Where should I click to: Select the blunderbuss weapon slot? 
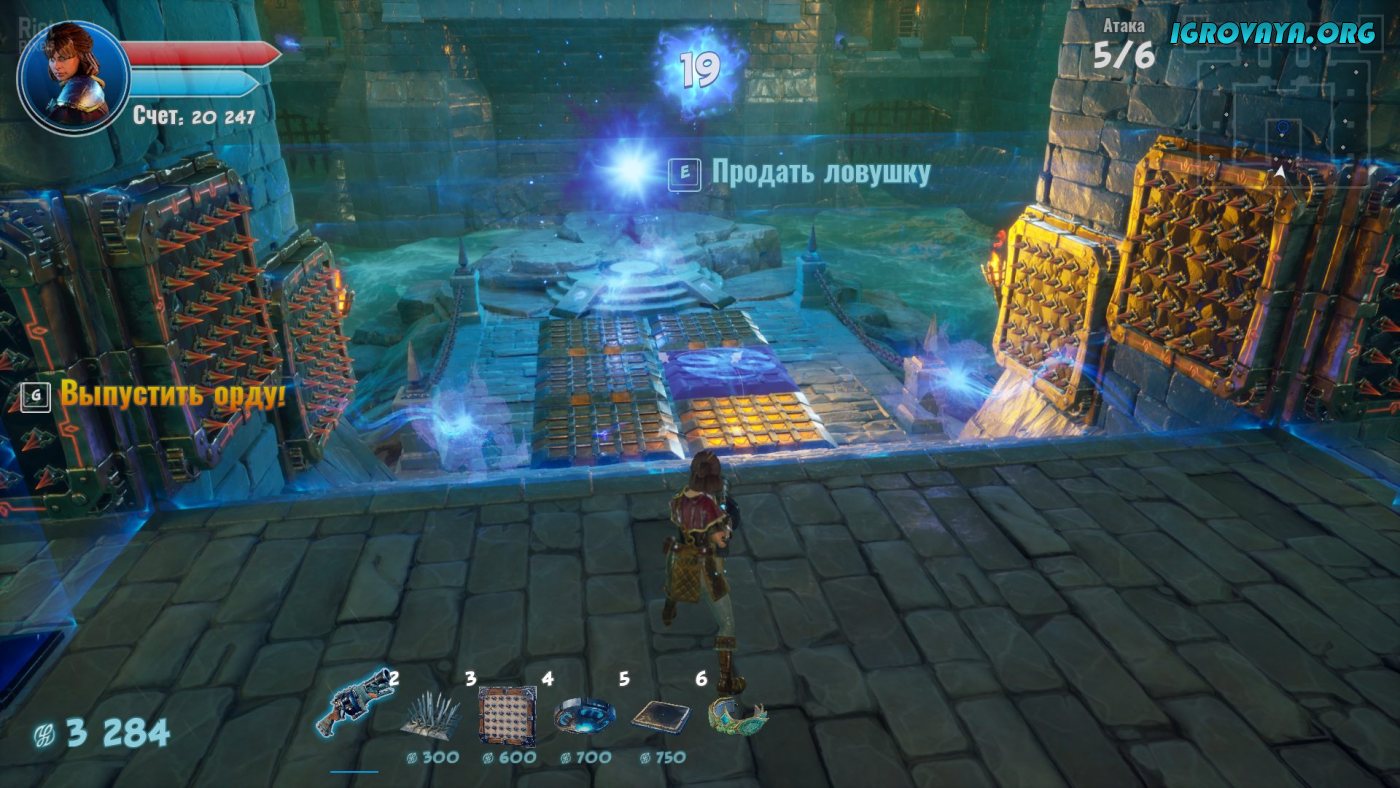coord(354,703)
